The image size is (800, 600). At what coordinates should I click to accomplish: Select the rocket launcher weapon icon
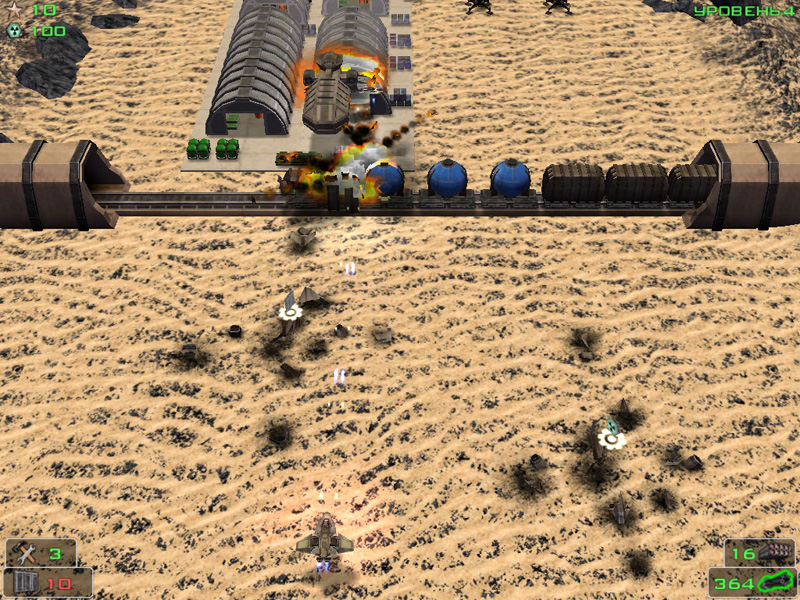[x=775, y=552]
